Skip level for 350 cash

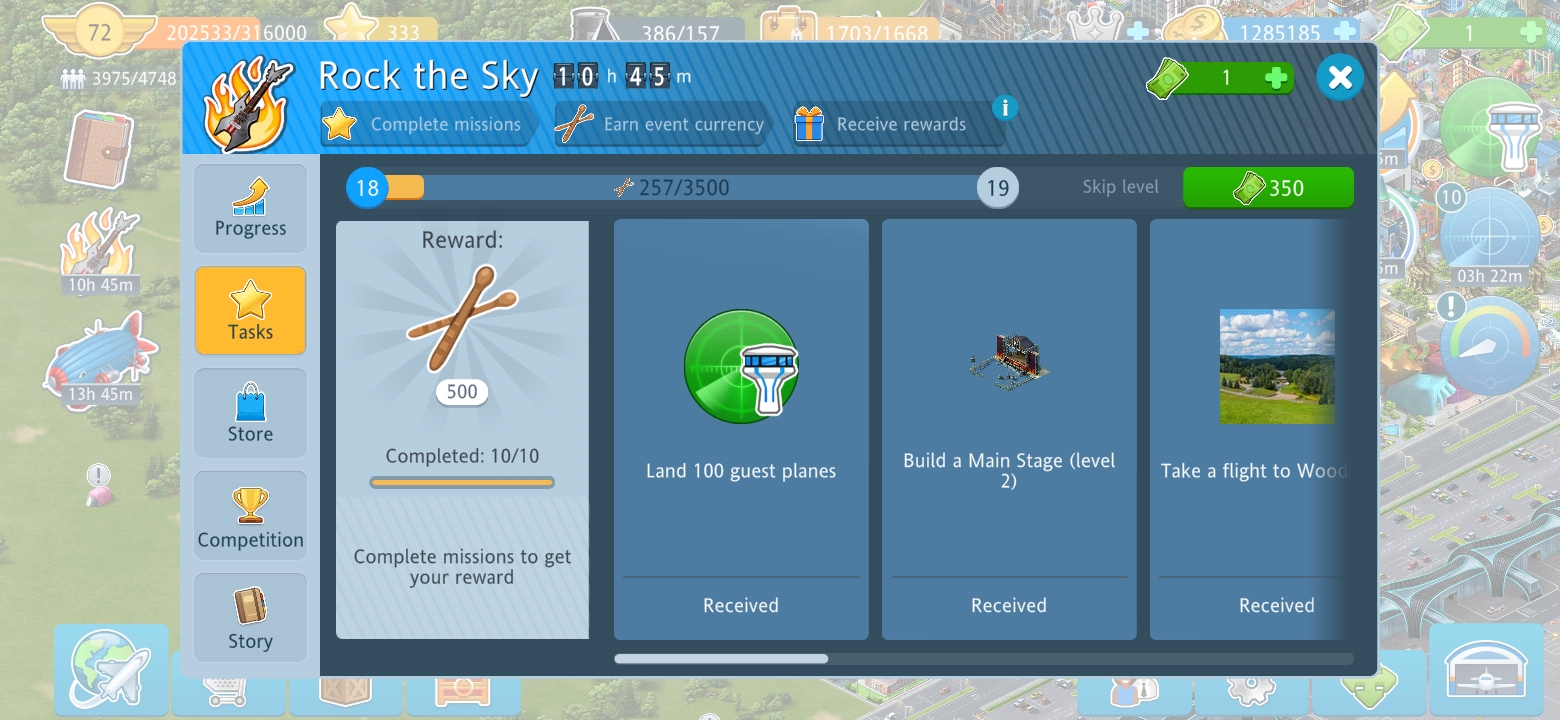tap(1268, 187)
